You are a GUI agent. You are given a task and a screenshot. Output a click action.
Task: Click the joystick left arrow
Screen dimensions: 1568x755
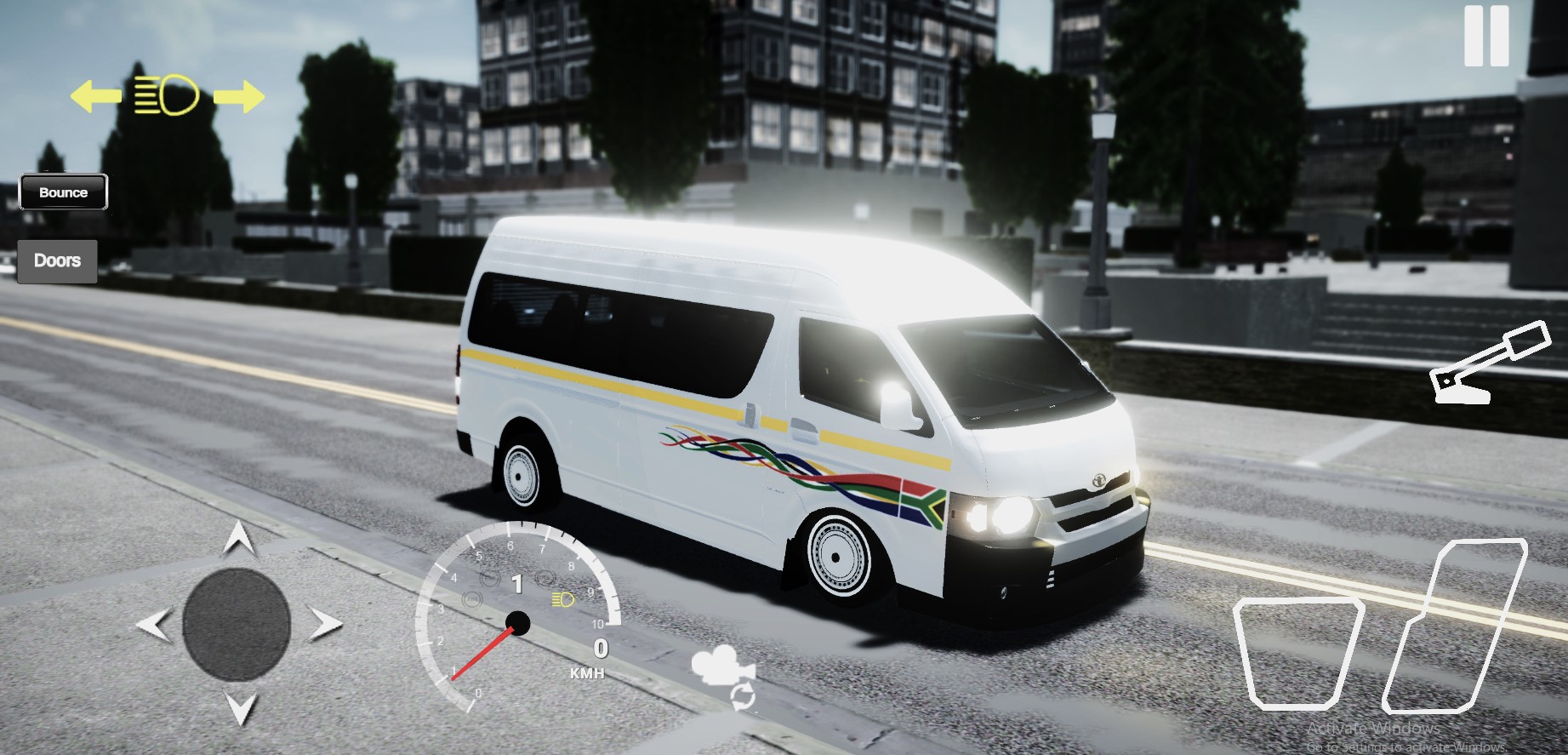pos(154,626)
